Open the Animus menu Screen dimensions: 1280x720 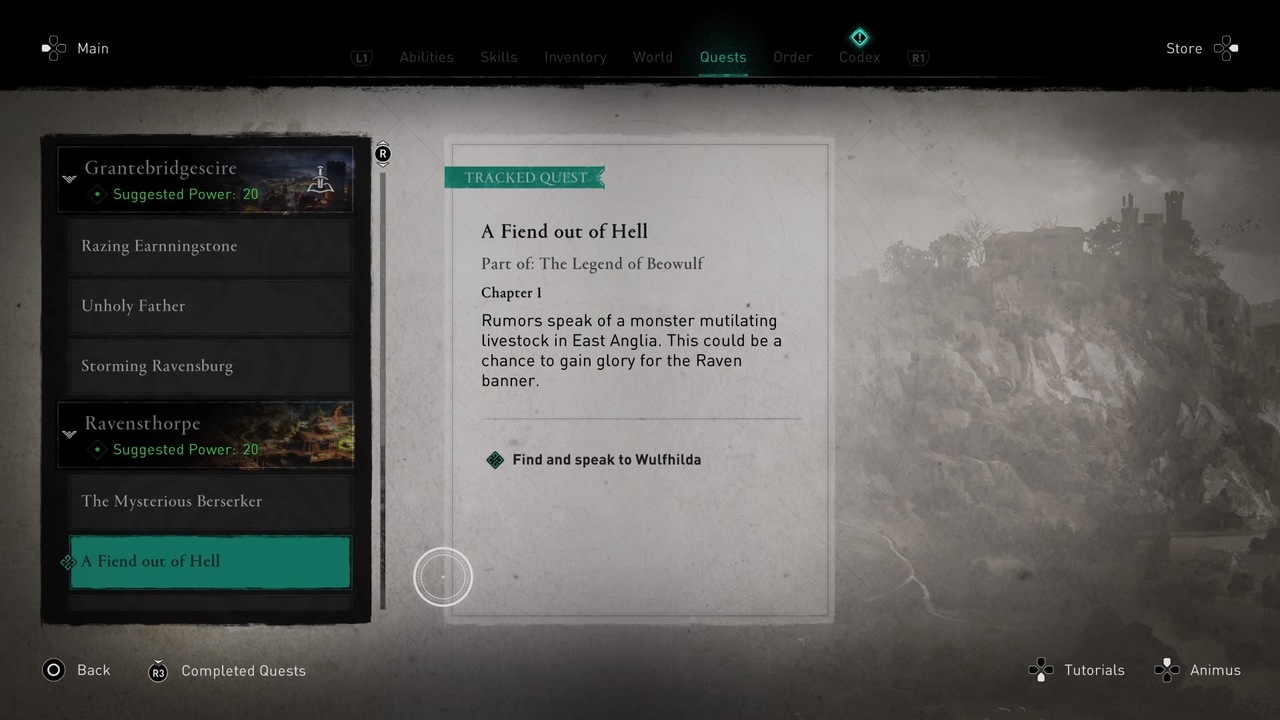coord(1214,670)
